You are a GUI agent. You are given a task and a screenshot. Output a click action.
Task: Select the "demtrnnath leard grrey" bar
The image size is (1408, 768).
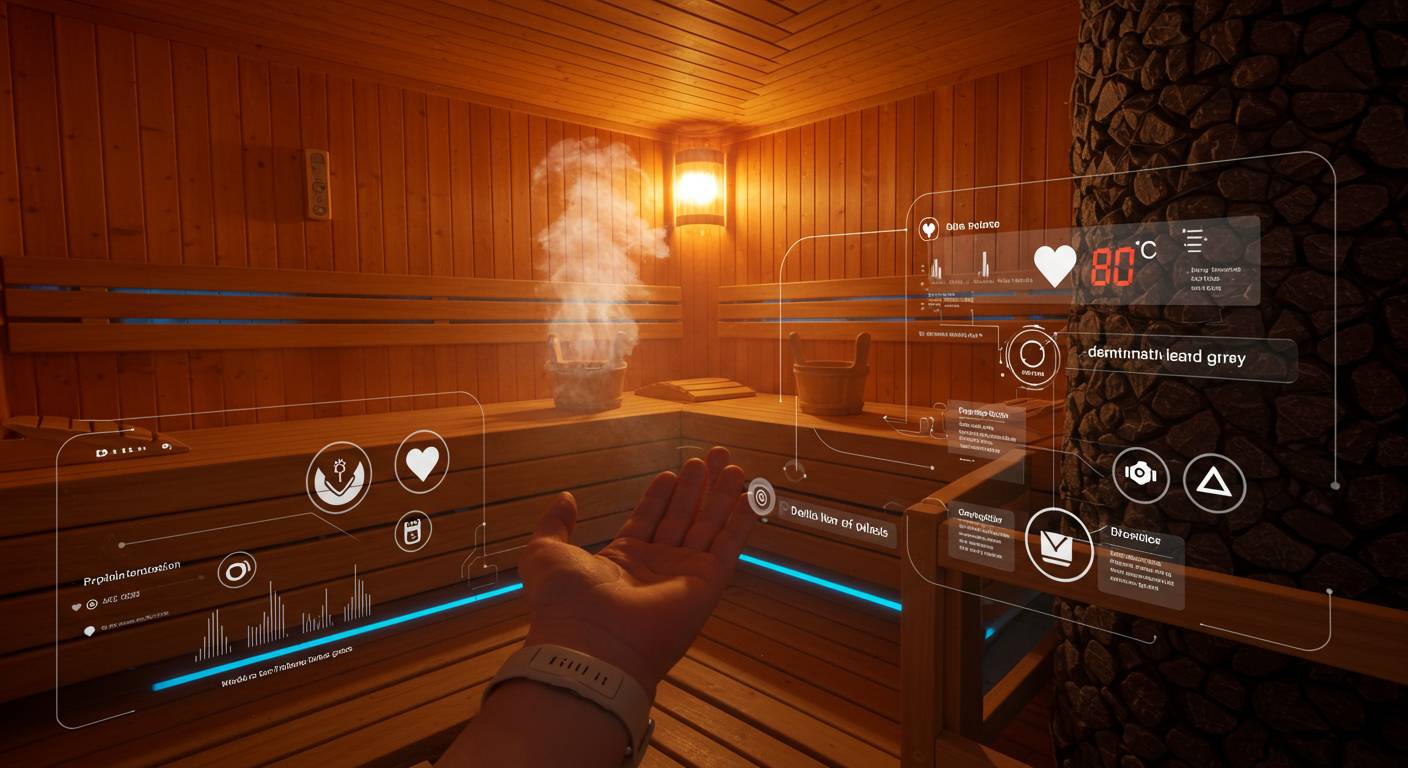click(1180, 358)
